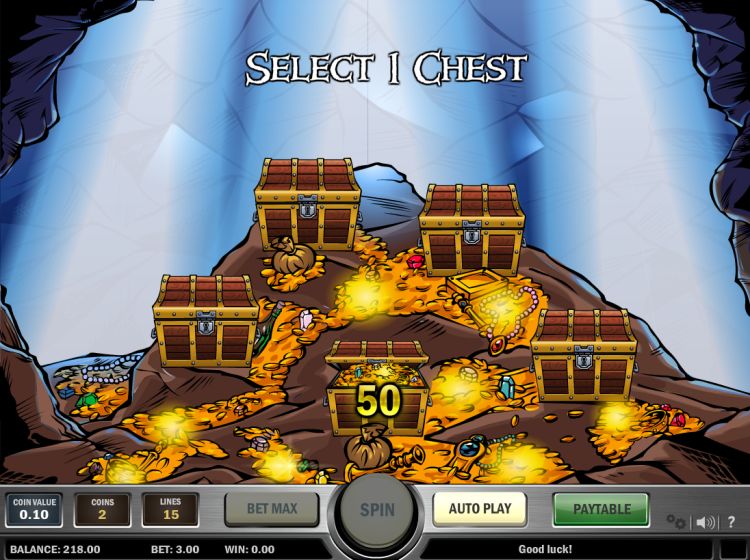Open the Paytable

tap(600, 509)
